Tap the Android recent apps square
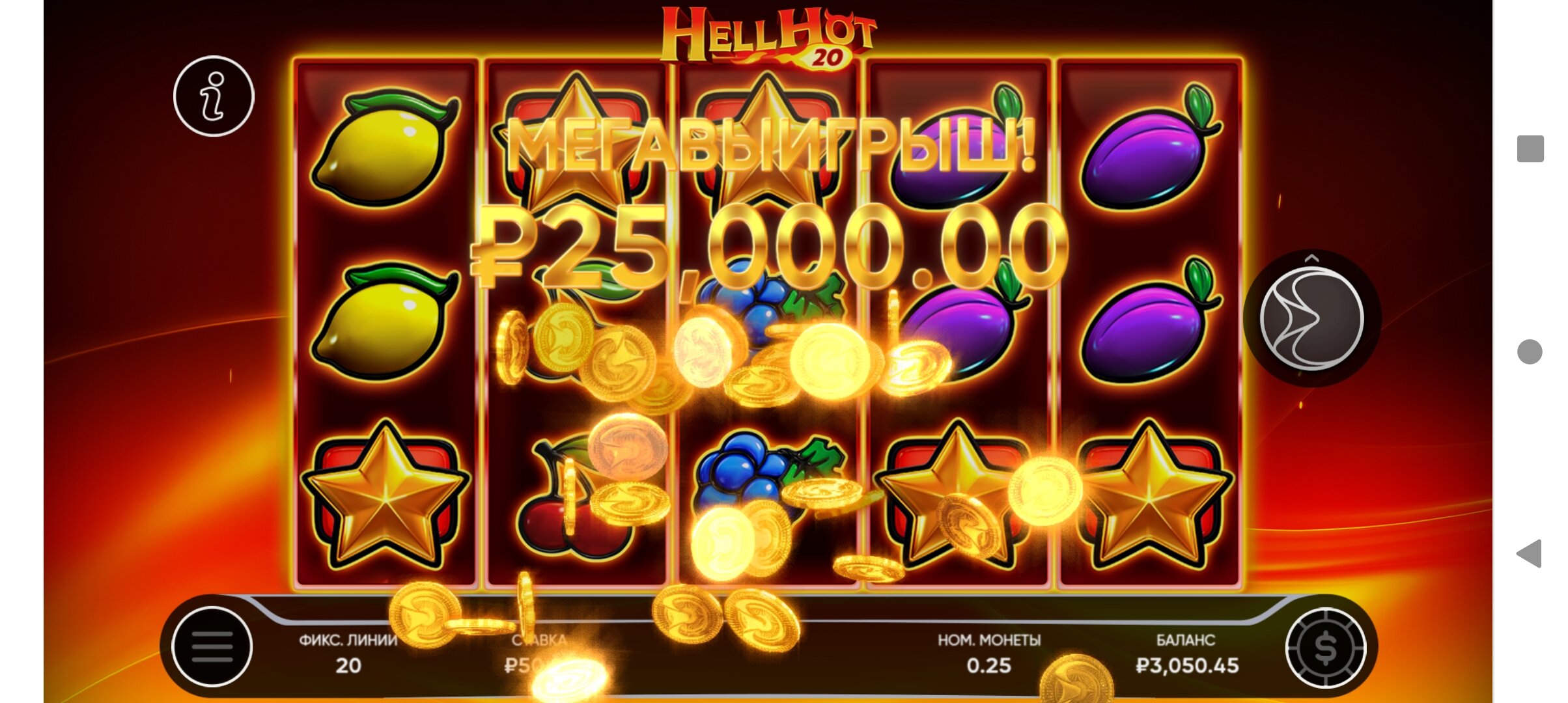Image resolution: width=1568 pixels, height=703 pixels. (1530, 148)
